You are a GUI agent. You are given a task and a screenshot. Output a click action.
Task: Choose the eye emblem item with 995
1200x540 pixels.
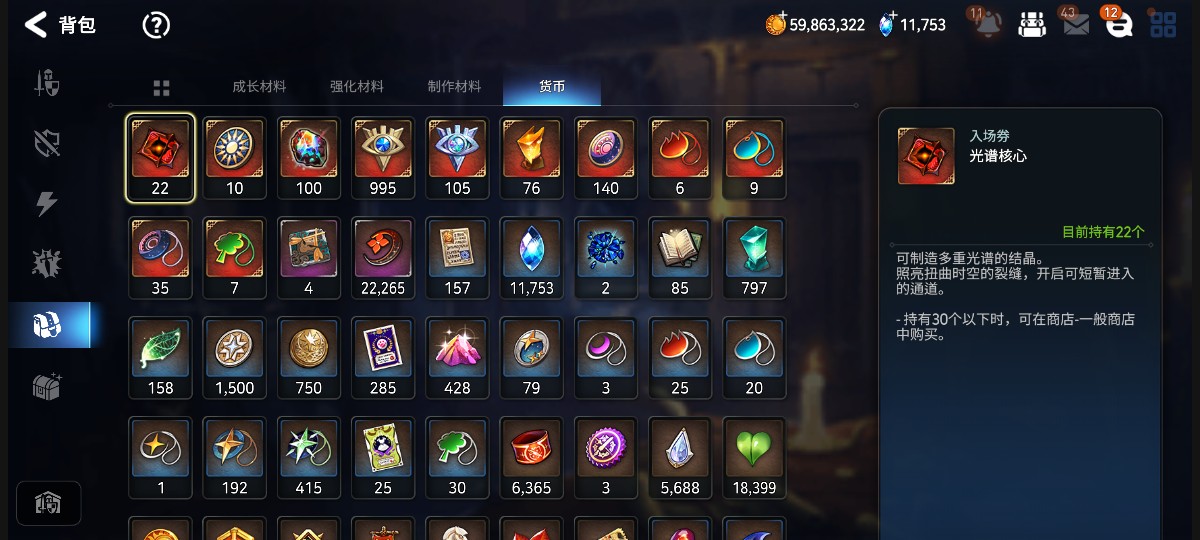tap(383, 158)
